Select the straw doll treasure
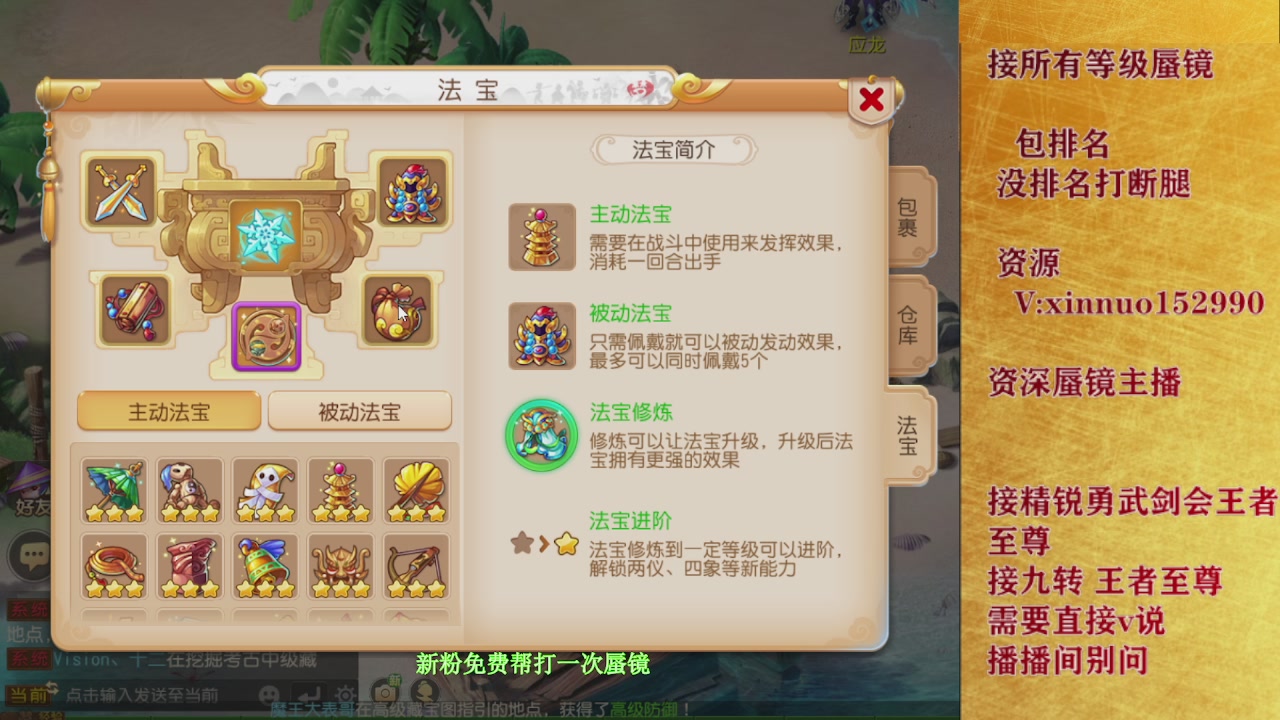 click(189, 488)
